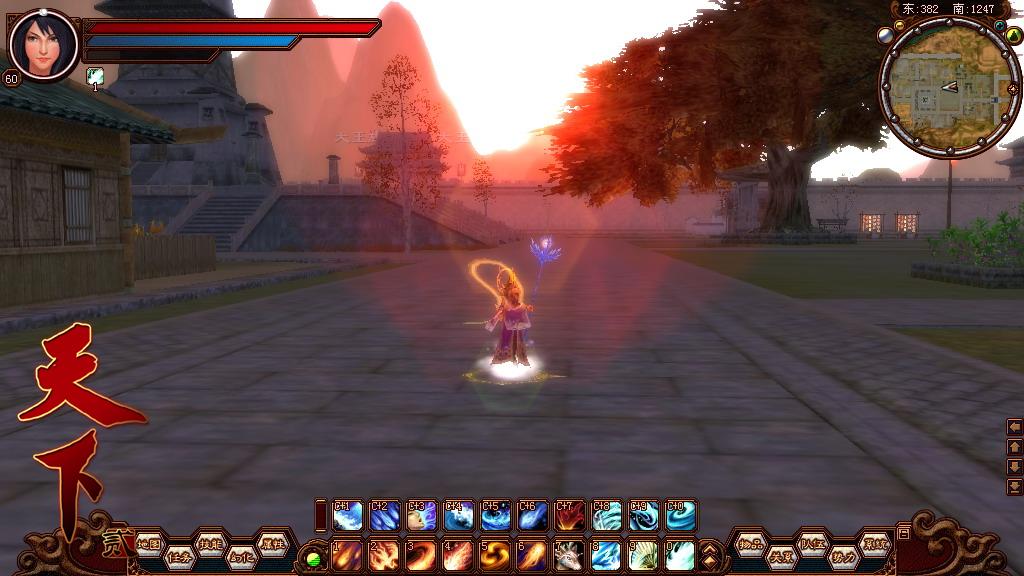Click the circular minimap
1024x576 pixels.
(936, 89)
